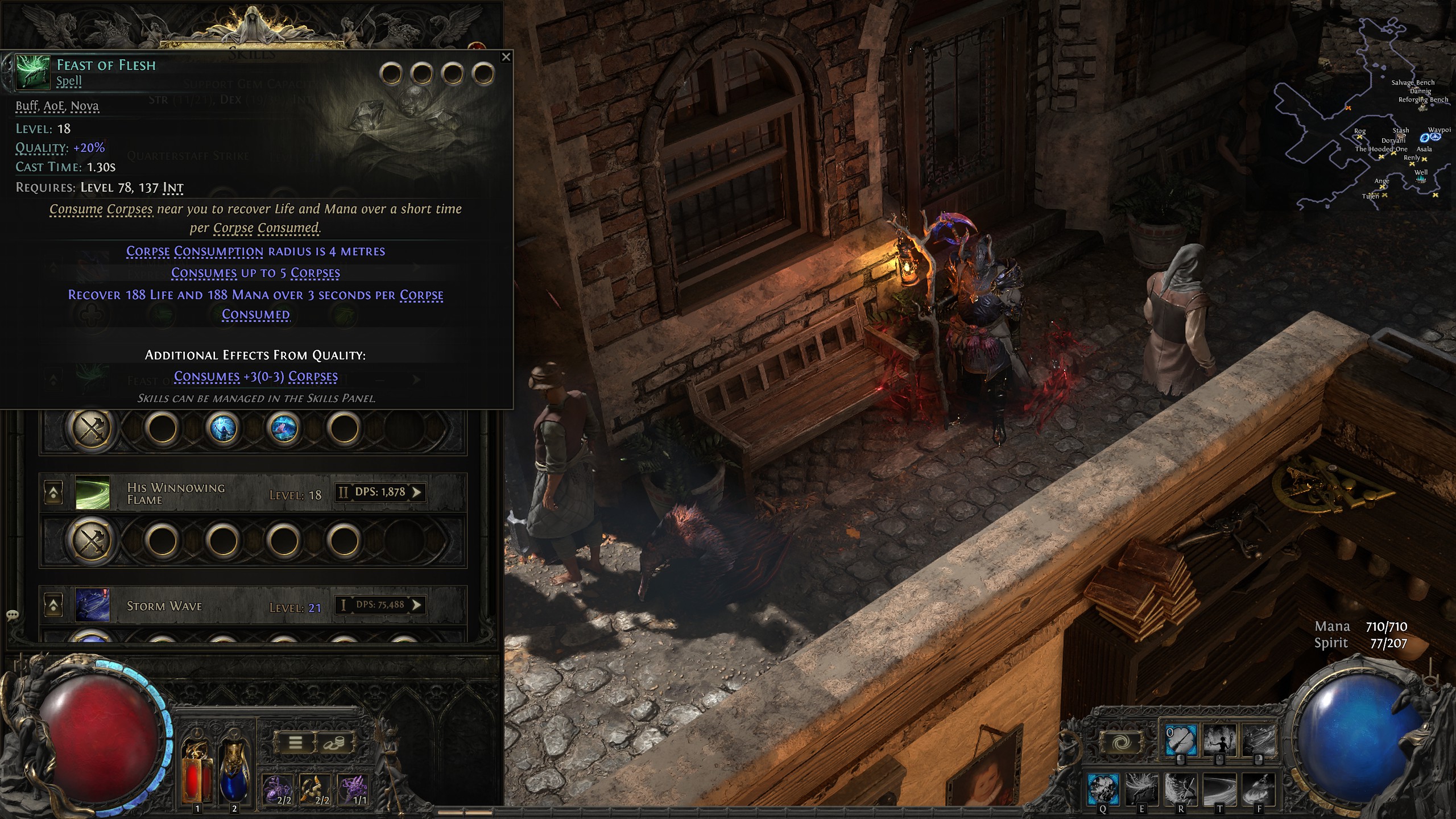Screen dimensions: 1456x819
Task: Use the red life flask
Action: click(197, 771)
